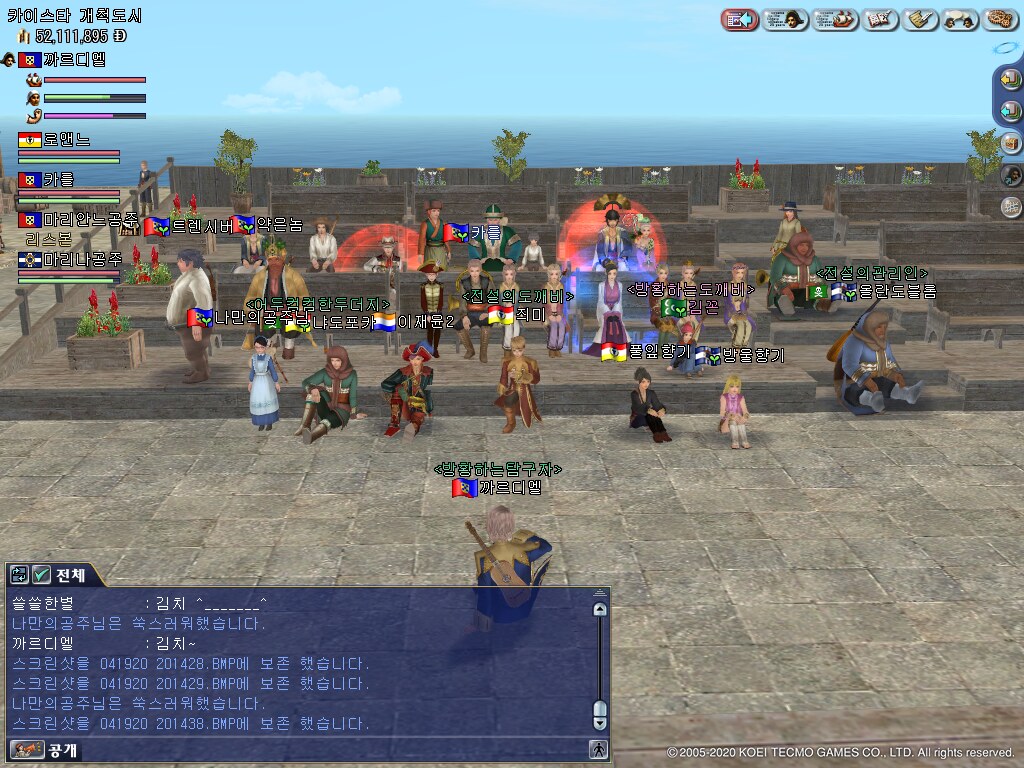The image size is (1024, 768).
Task: Open the sailing ship menu button
Action: [x=835, y=19]
